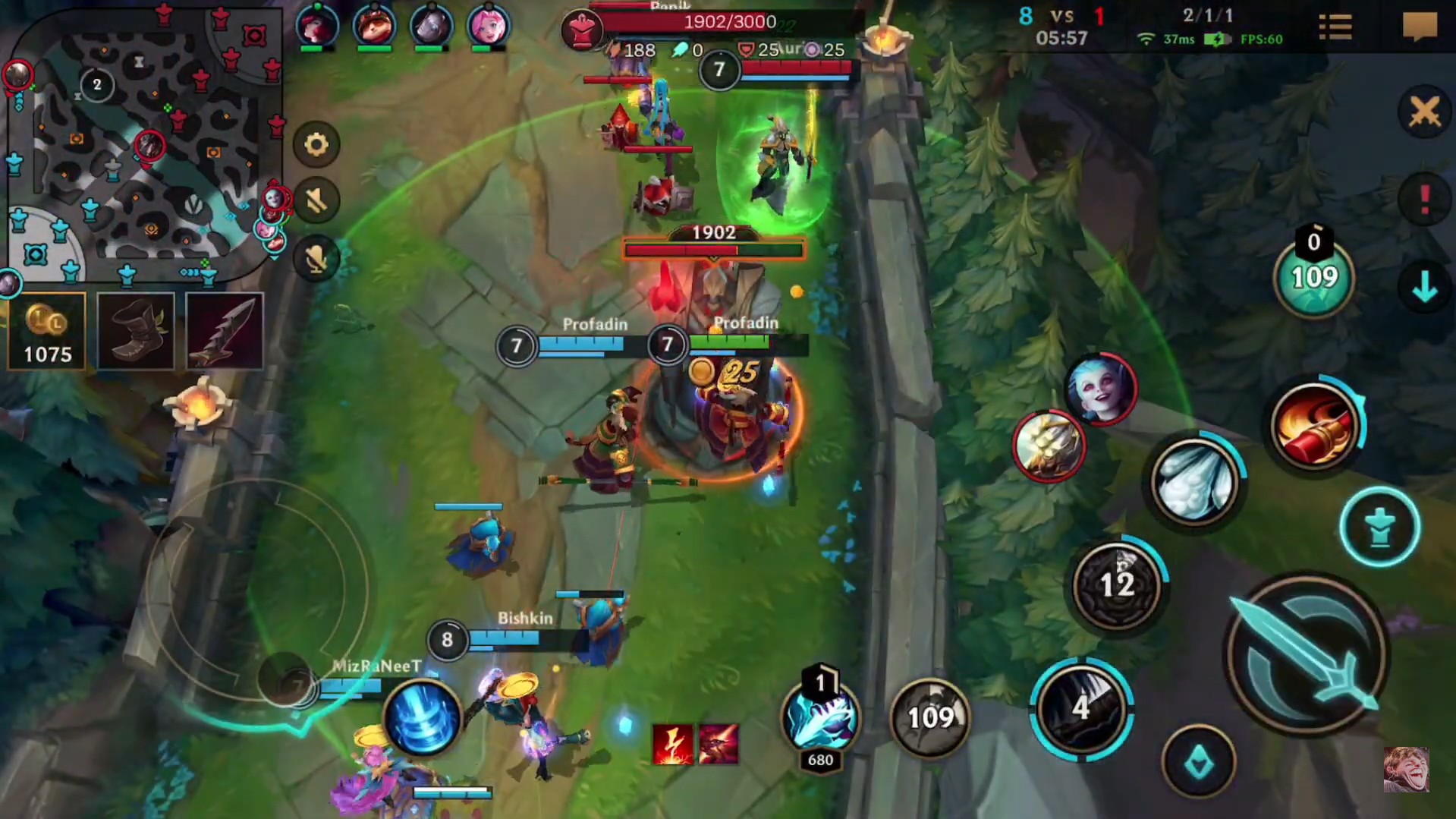The image size is (1456, 819).
Task: Open the scoreboard list menu
Action: [x=1335, y=27]
